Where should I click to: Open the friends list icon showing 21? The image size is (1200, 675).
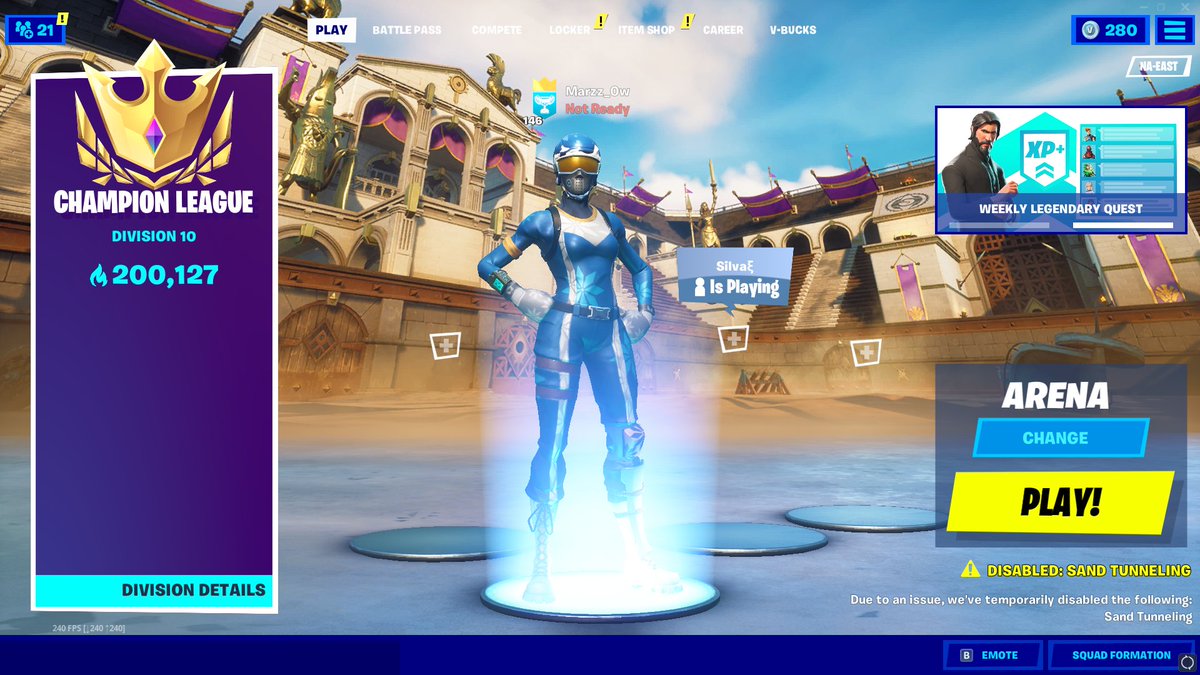coord(36,30)
